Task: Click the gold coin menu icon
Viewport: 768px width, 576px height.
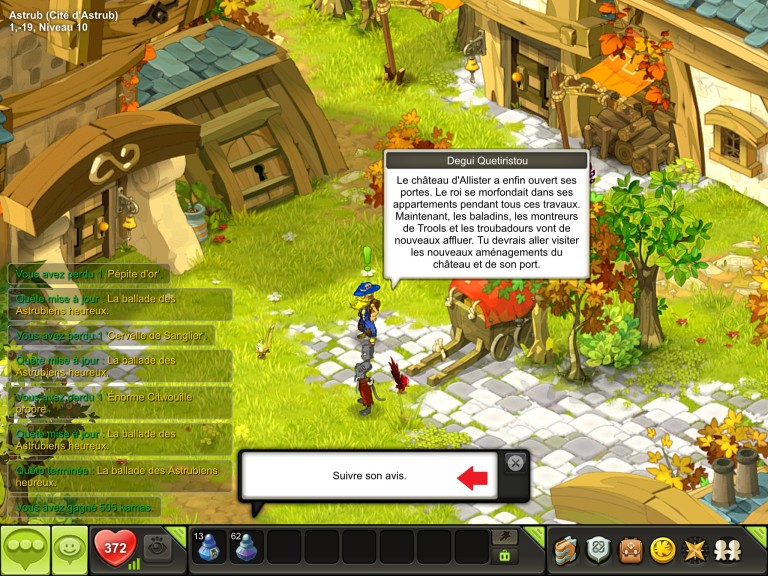Action: click(x=661, y=549)
